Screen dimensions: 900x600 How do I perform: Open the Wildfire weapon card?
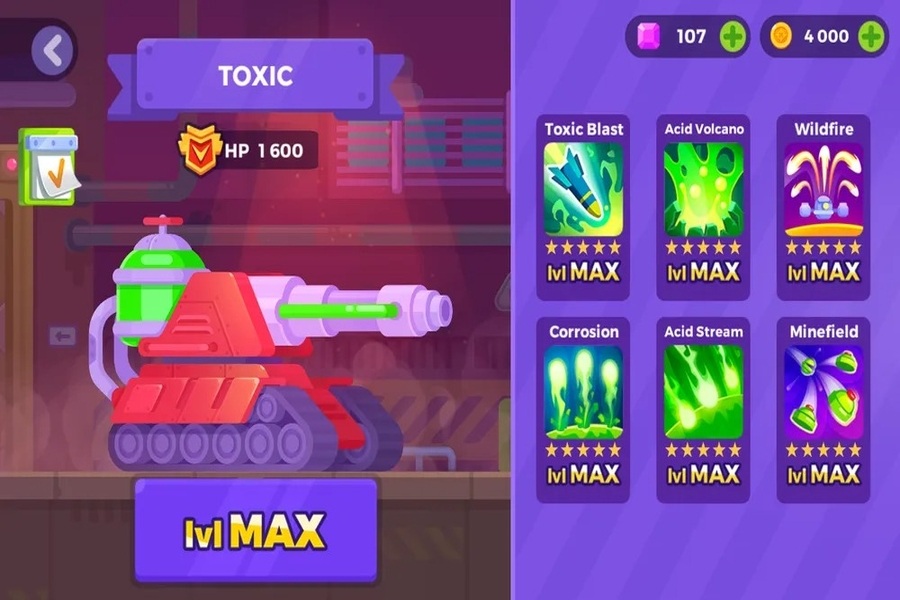pyautogui.click(x=823, y=207)
